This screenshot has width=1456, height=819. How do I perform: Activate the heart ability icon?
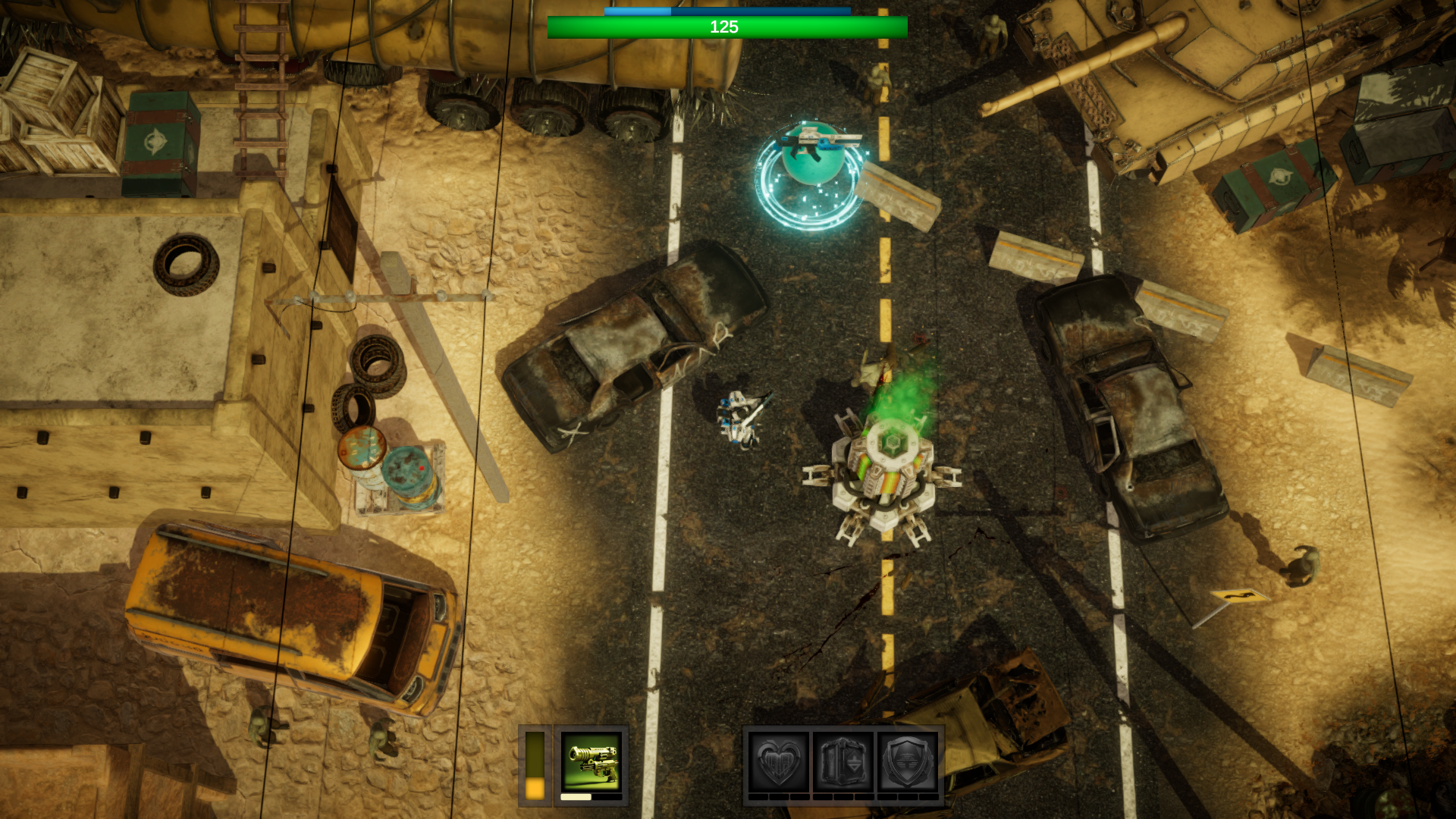pos(778,762)
